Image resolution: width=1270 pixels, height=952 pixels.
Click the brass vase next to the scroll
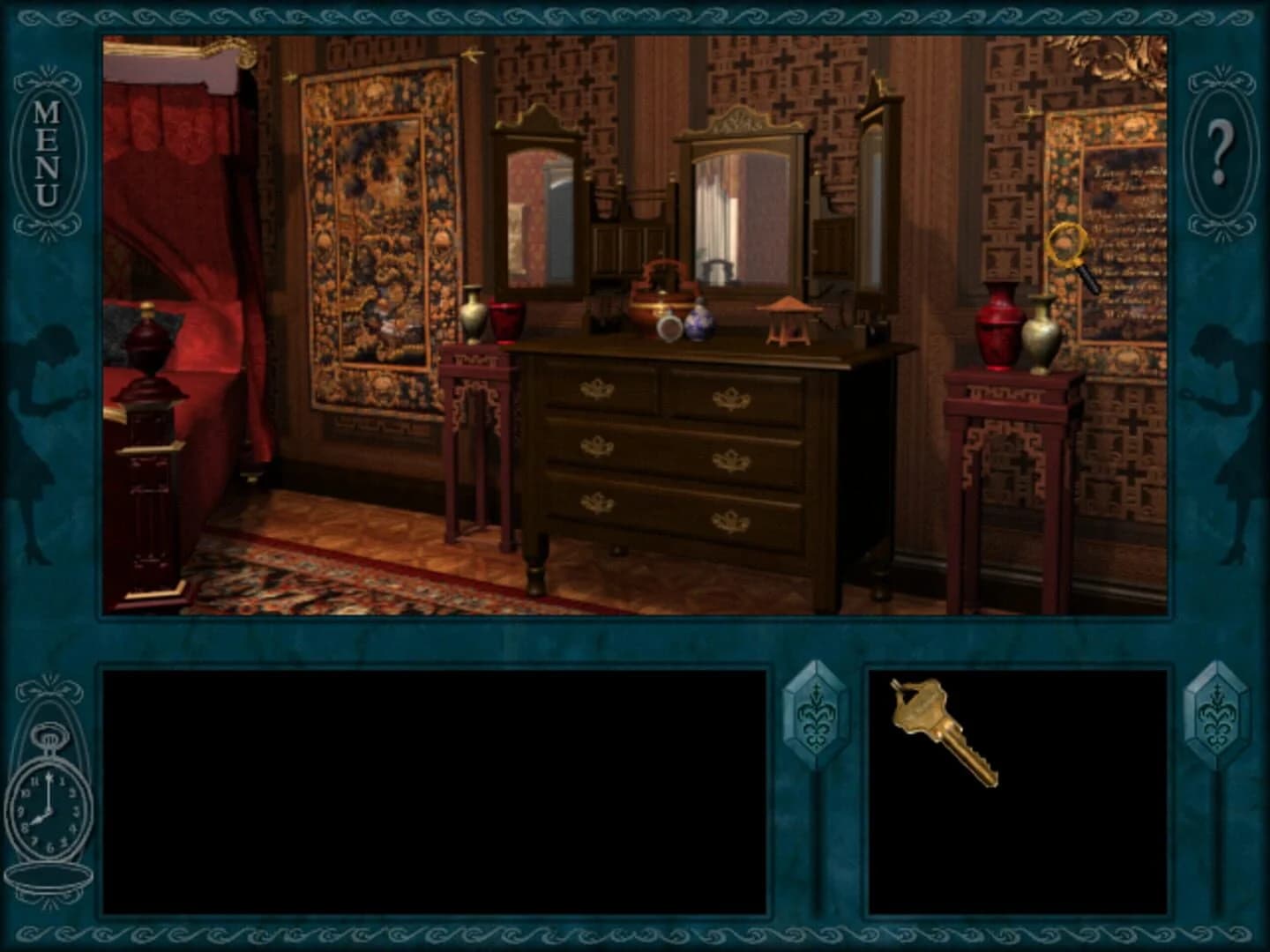[x=1042, y=331]
